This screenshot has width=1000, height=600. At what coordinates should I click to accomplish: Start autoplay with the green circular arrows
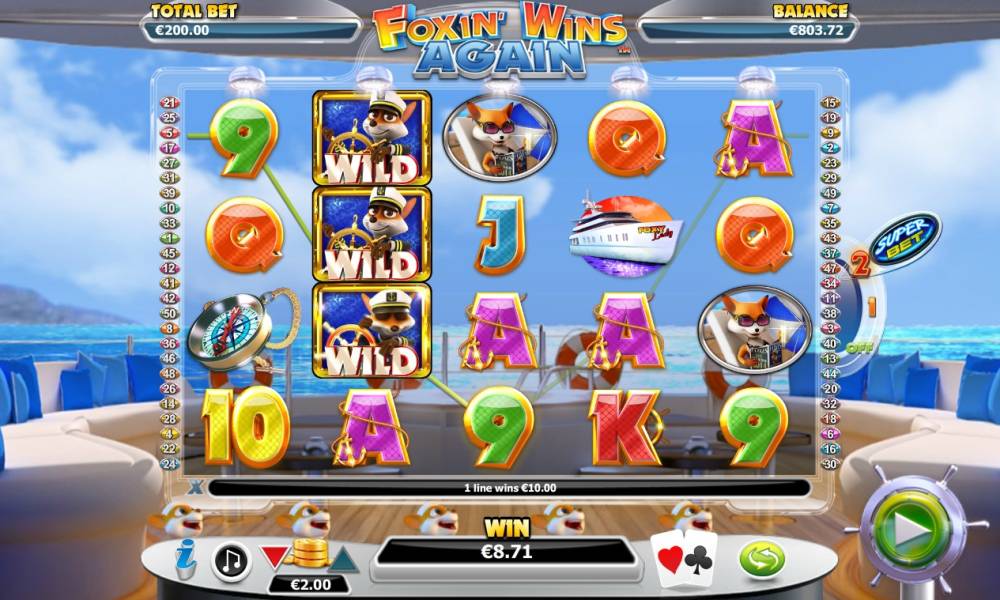coord(762,559)
